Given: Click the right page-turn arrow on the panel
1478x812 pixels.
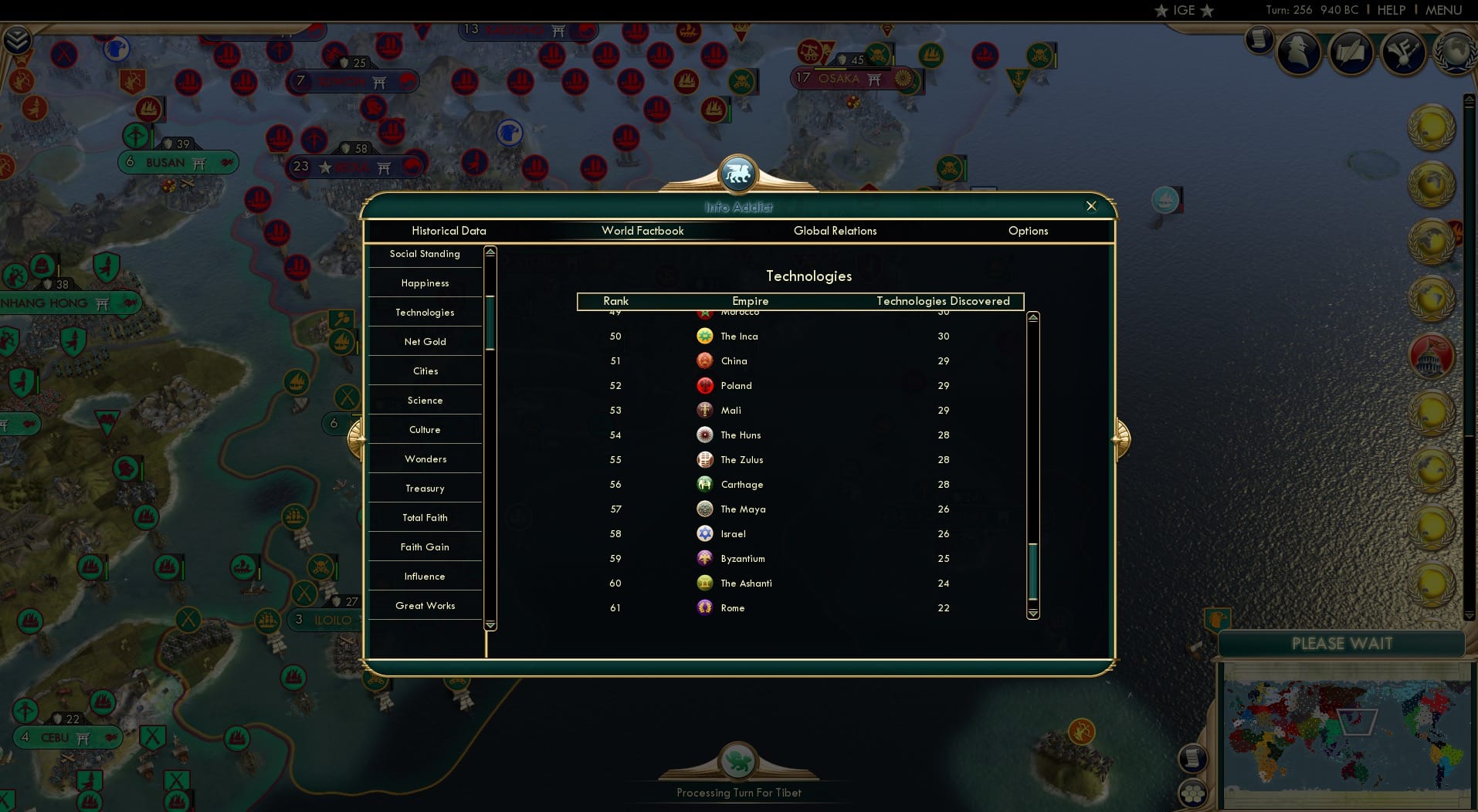Looking at the screenshot, I should [1120, 437].
